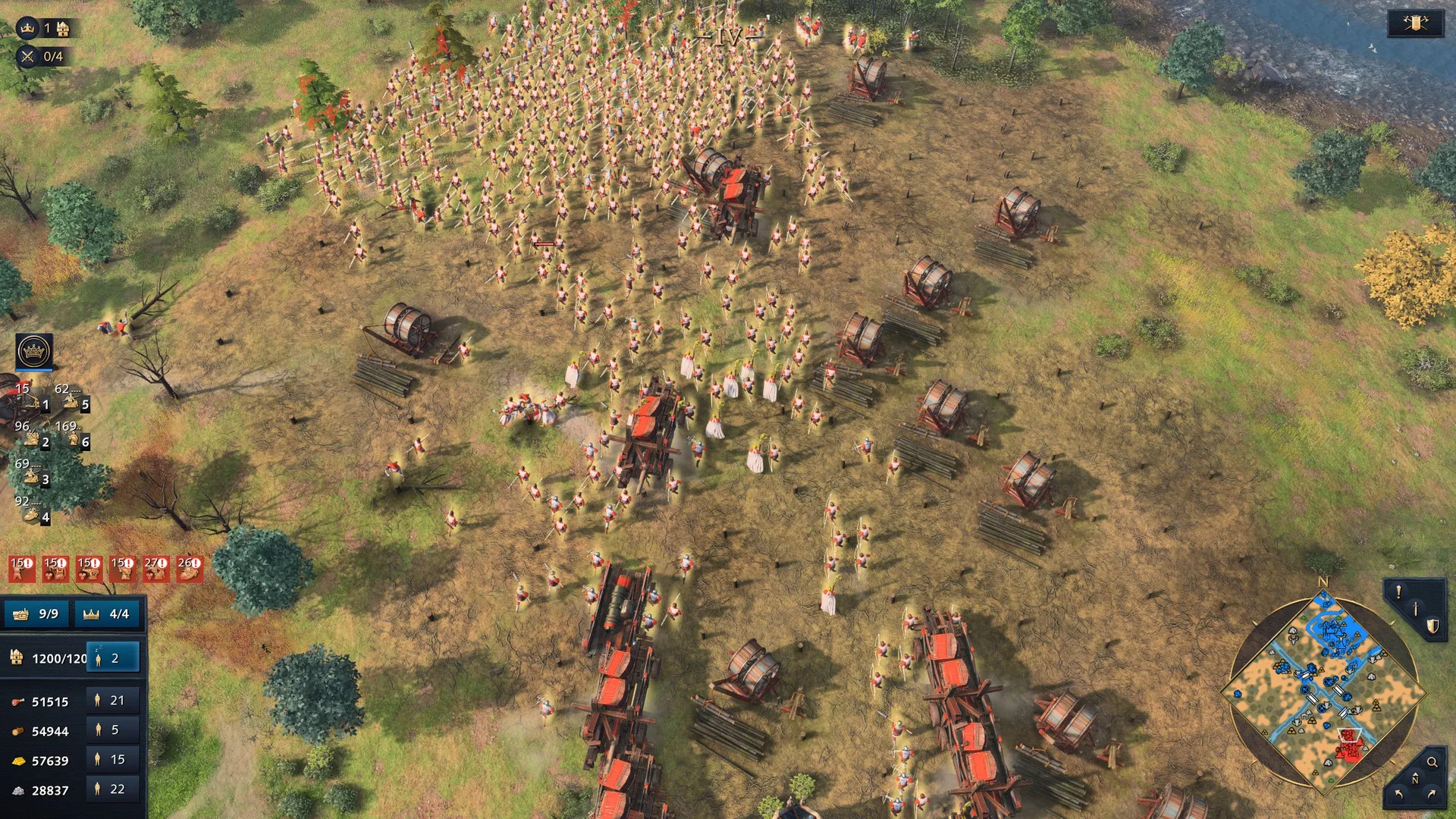Click the minimap to move the camera

click(1323, 690)
